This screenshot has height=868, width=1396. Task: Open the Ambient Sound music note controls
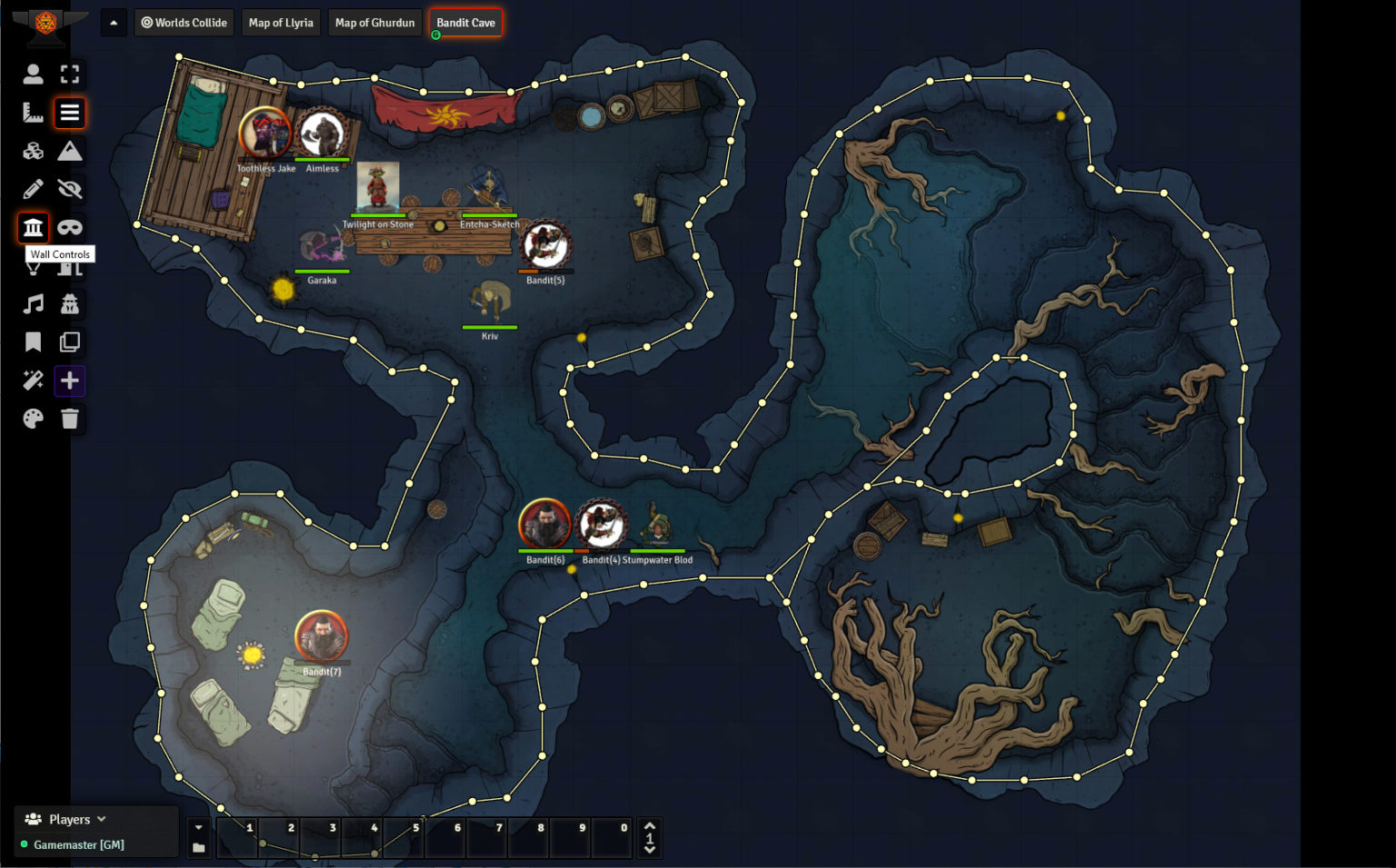pyautogui.click(x=33, y=304)
